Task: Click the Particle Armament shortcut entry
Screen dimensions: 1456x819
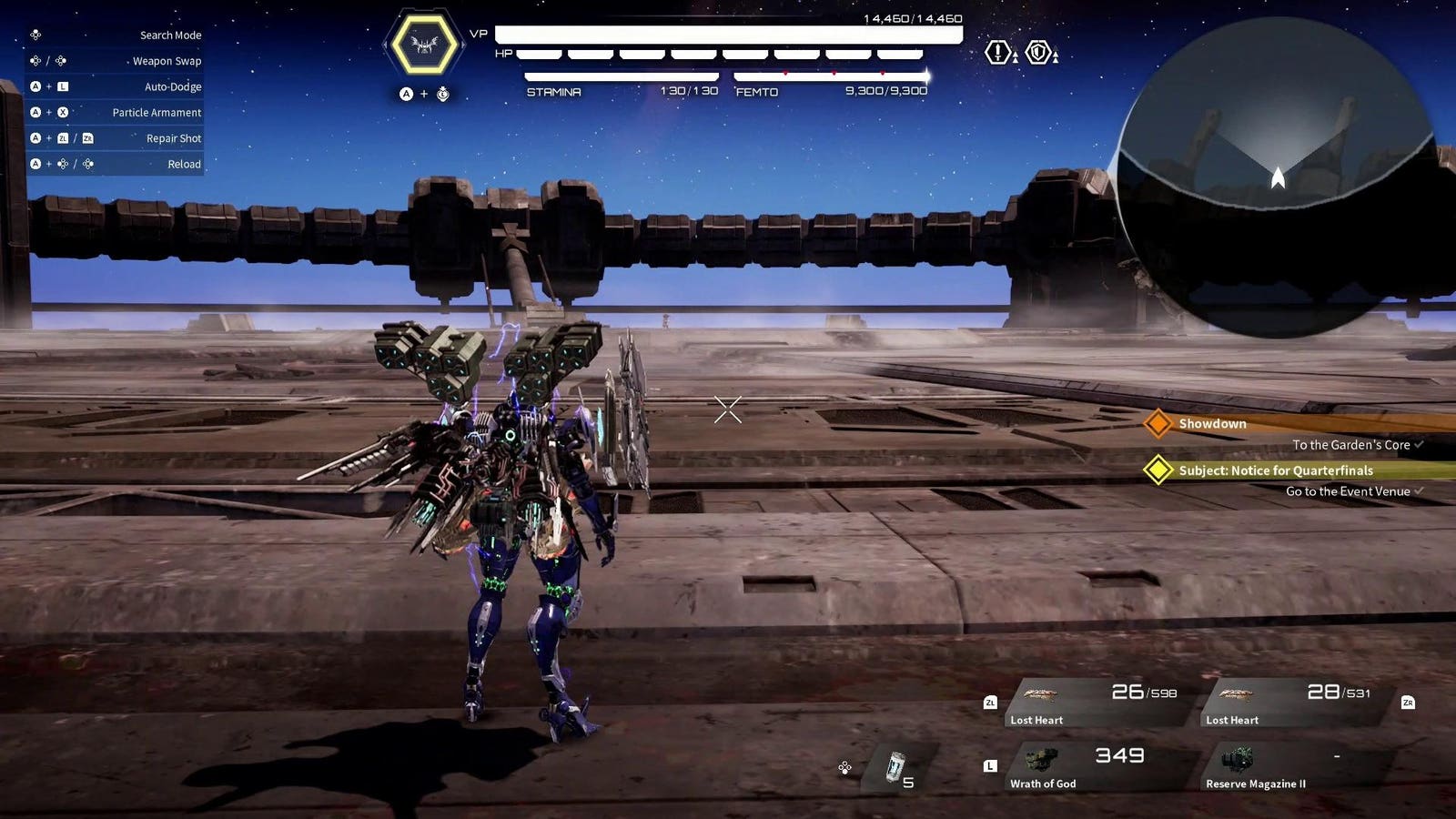Action: (157, 113)
